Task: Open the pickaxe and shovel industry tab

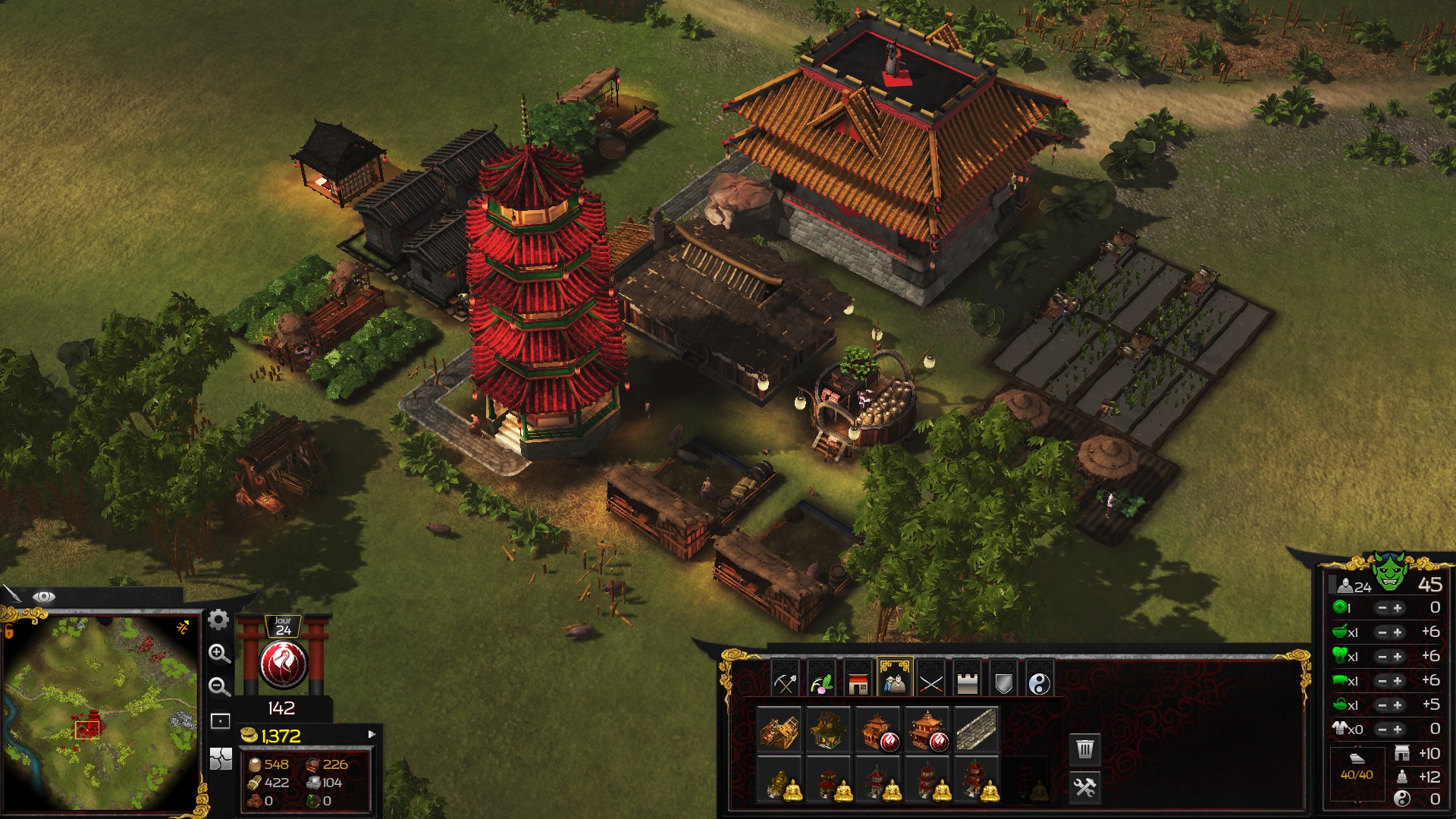Action: click(x=785, y=683)
